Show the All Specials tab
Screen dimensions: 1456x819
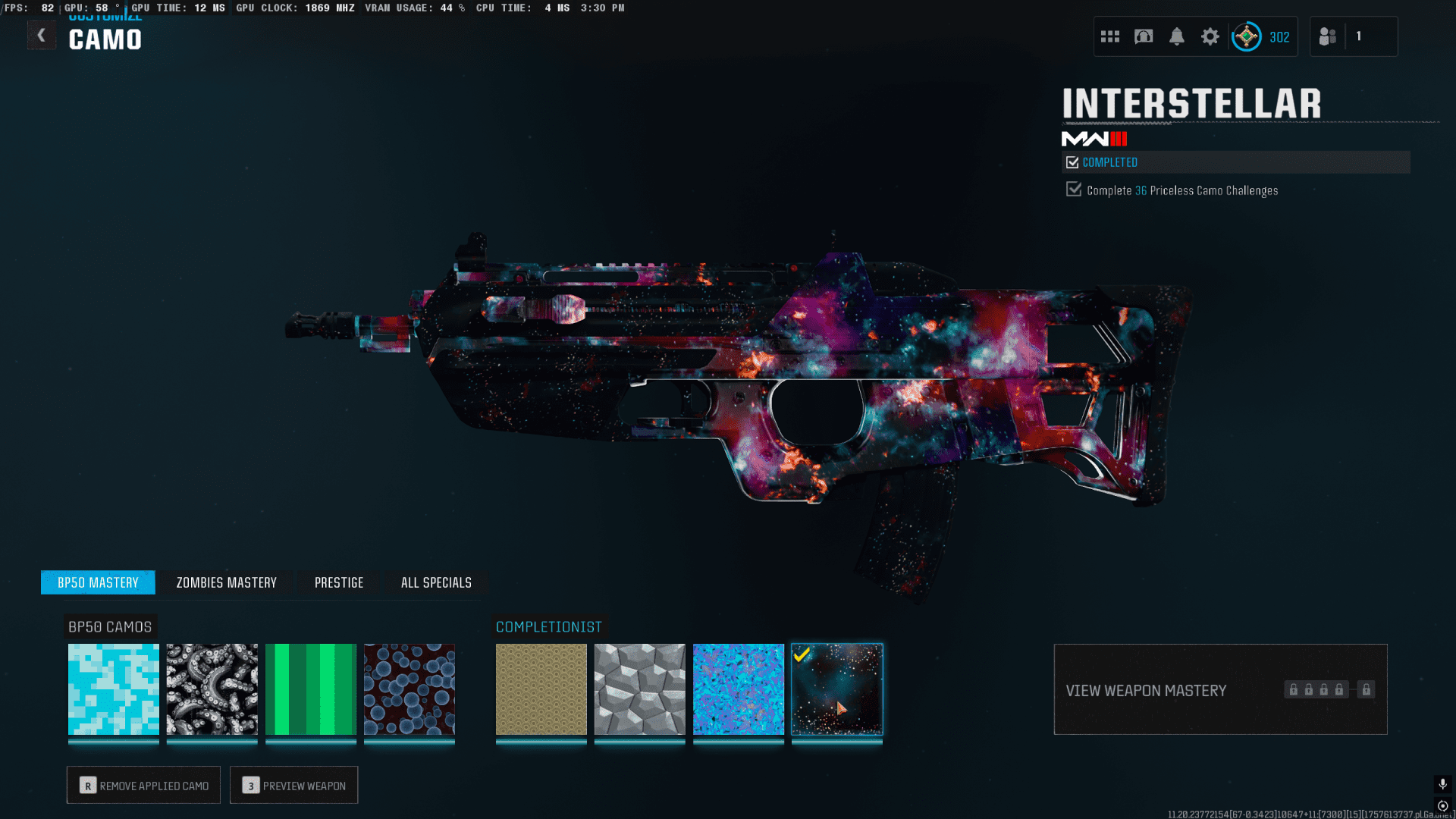(x=436, y=582)
